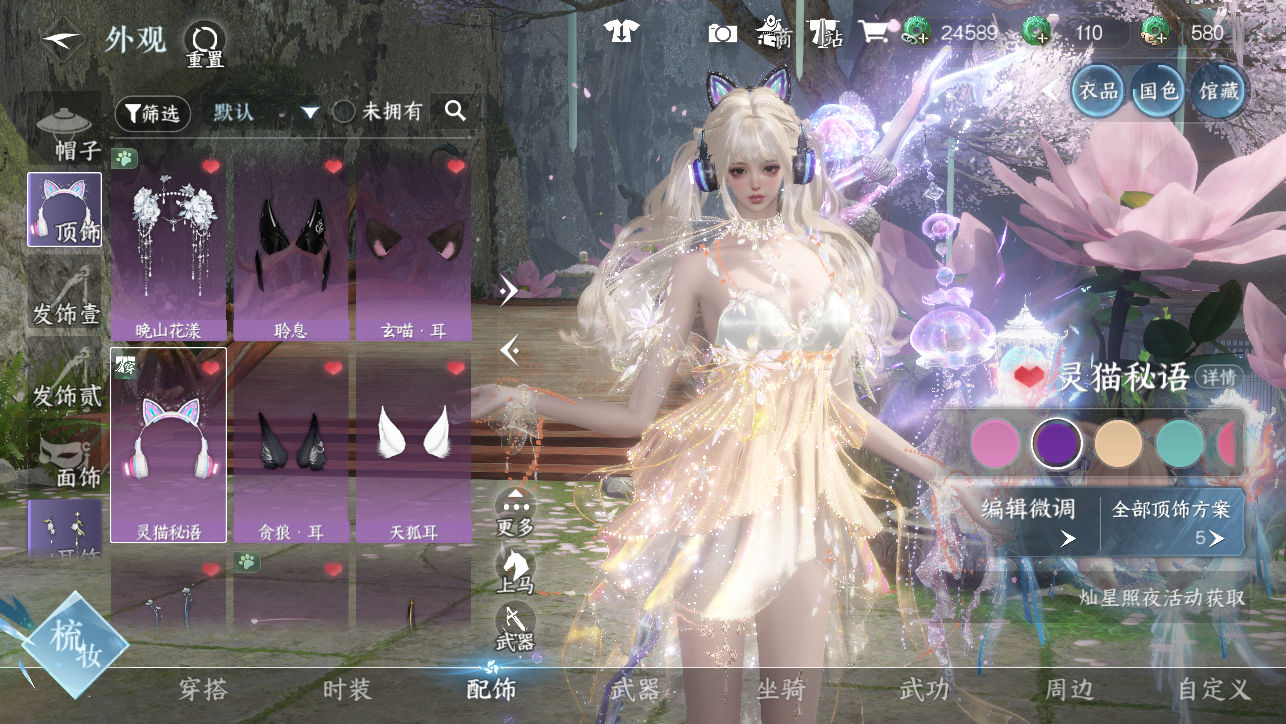Open 编辑微调 fine-tune editor
Image resolution: width=1286 pixels, height=724 pixels.
tap(1028, 522)
